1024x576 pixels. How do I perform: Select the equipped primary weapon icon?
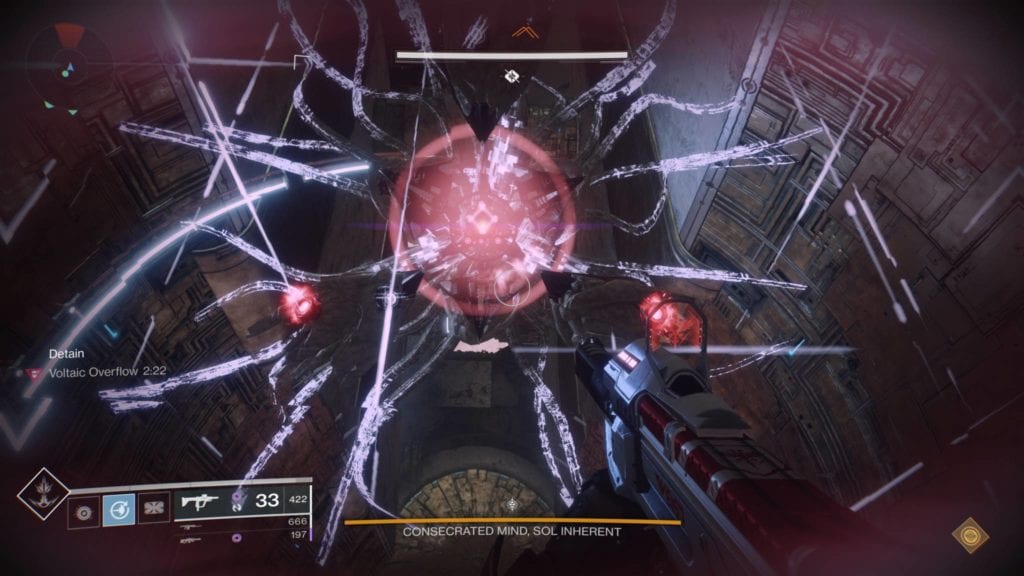[198, 499]
